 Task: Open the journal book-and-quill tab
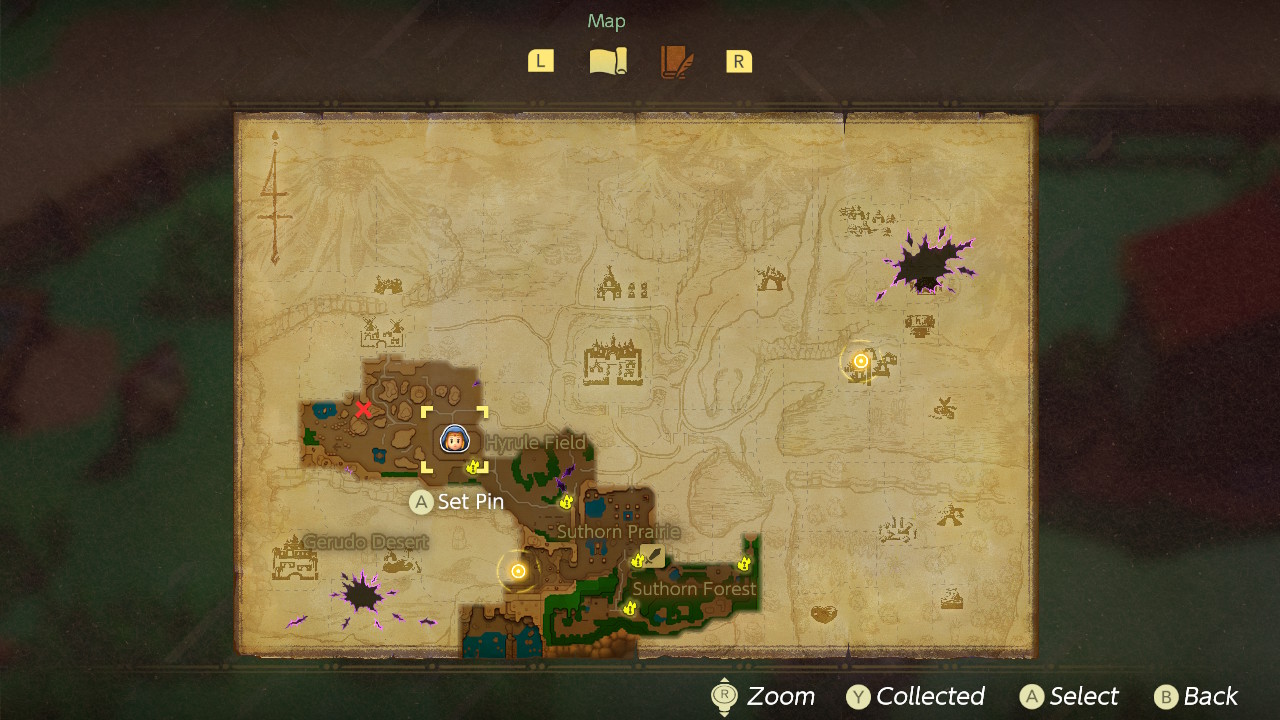click(x=676, y=62)
